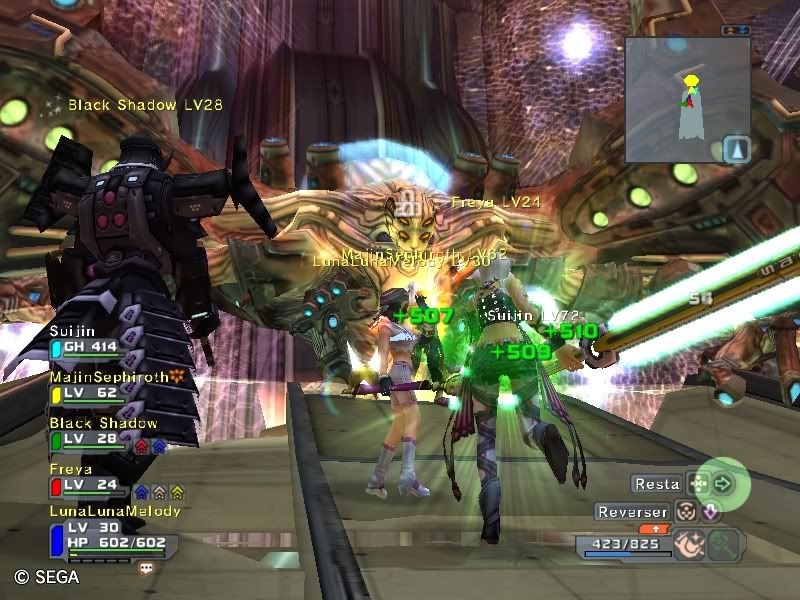Click the purple down-arrow palette icon
The height and width of the screenshot is (600, 800).
point(709,511)
